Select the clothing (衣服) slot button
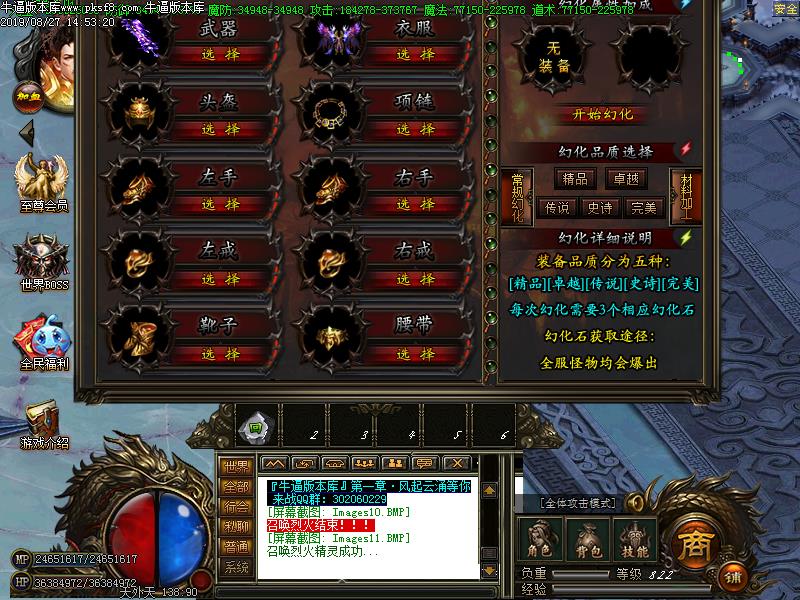Image resolution: width=800 pixels, height=600 pixels. point(414,54)
